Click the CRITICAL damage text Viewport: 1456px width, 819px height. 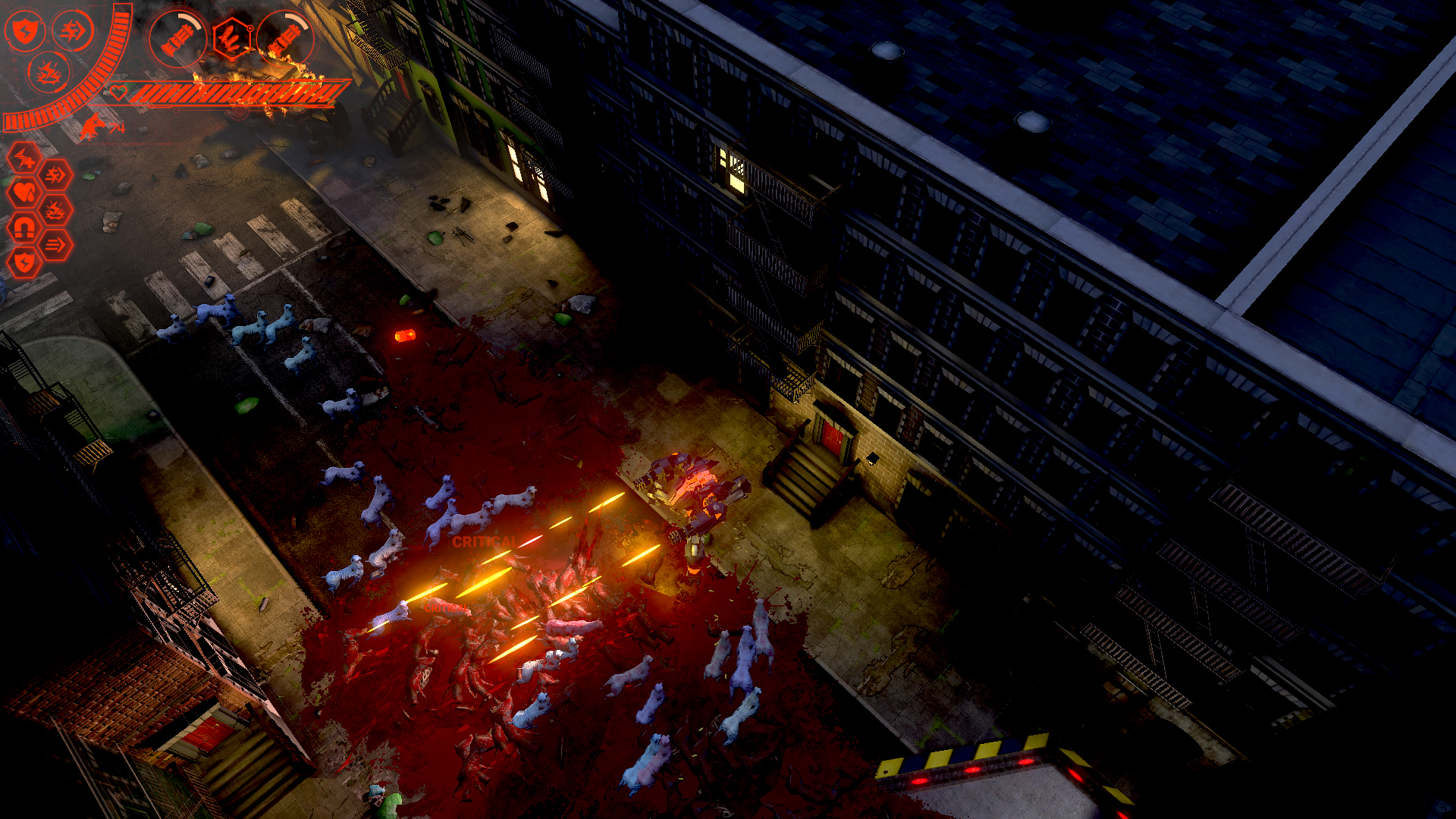point(484,544)
